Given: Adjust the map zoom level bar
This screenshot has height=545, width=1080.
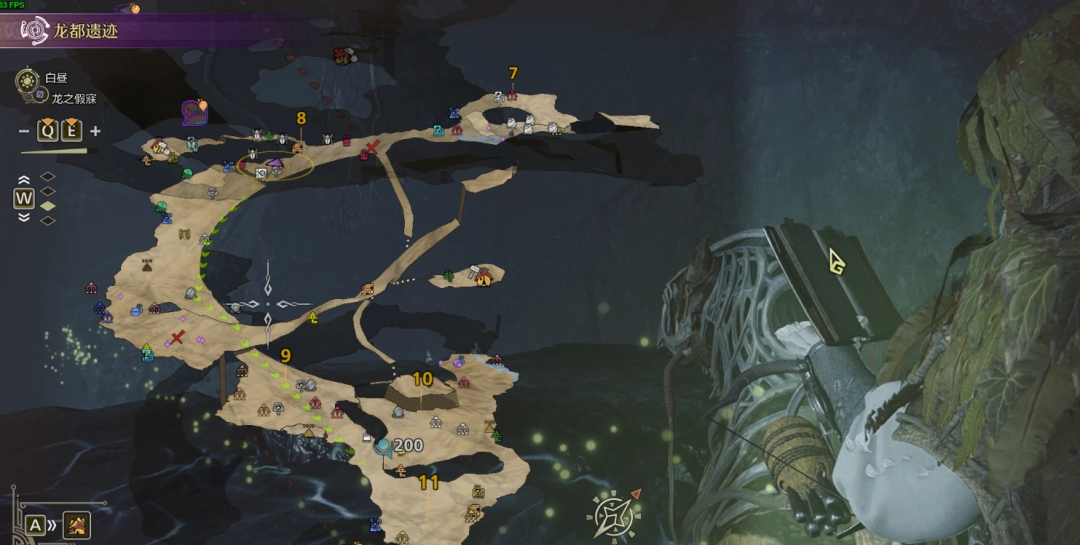Looking at the screenshot, I should click(53, 152).
